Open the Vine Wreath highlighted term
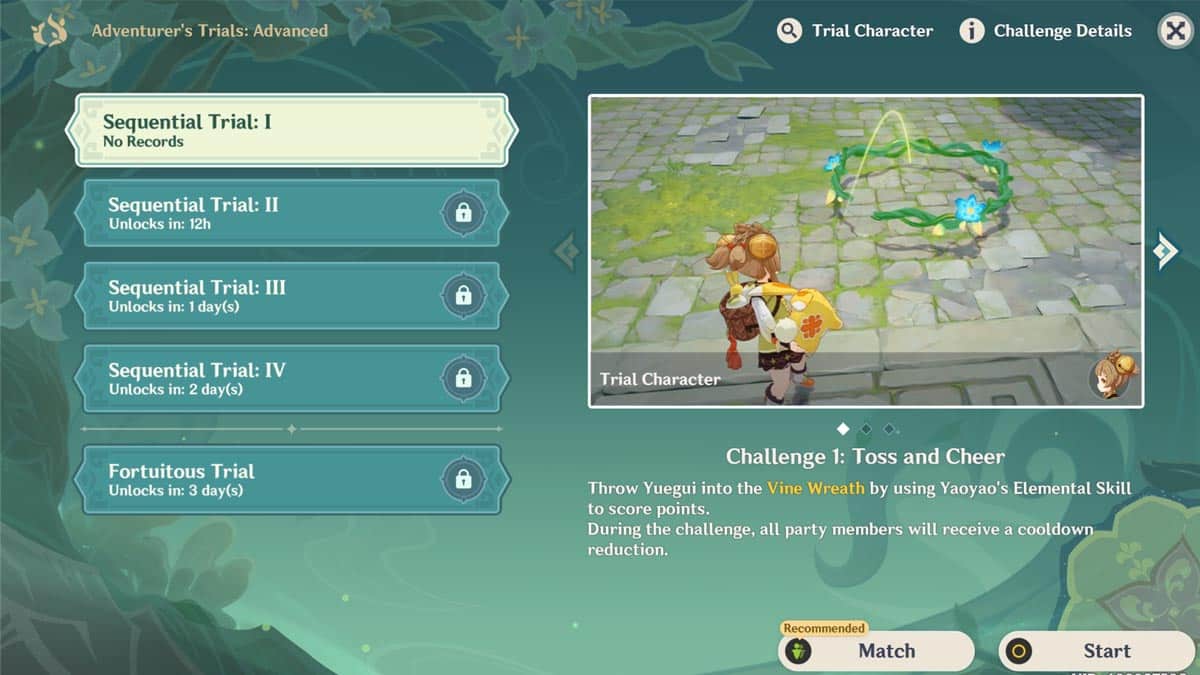The width and height of the screenshot is (1200, 675). pyautogui.click(x=807, y=488)
